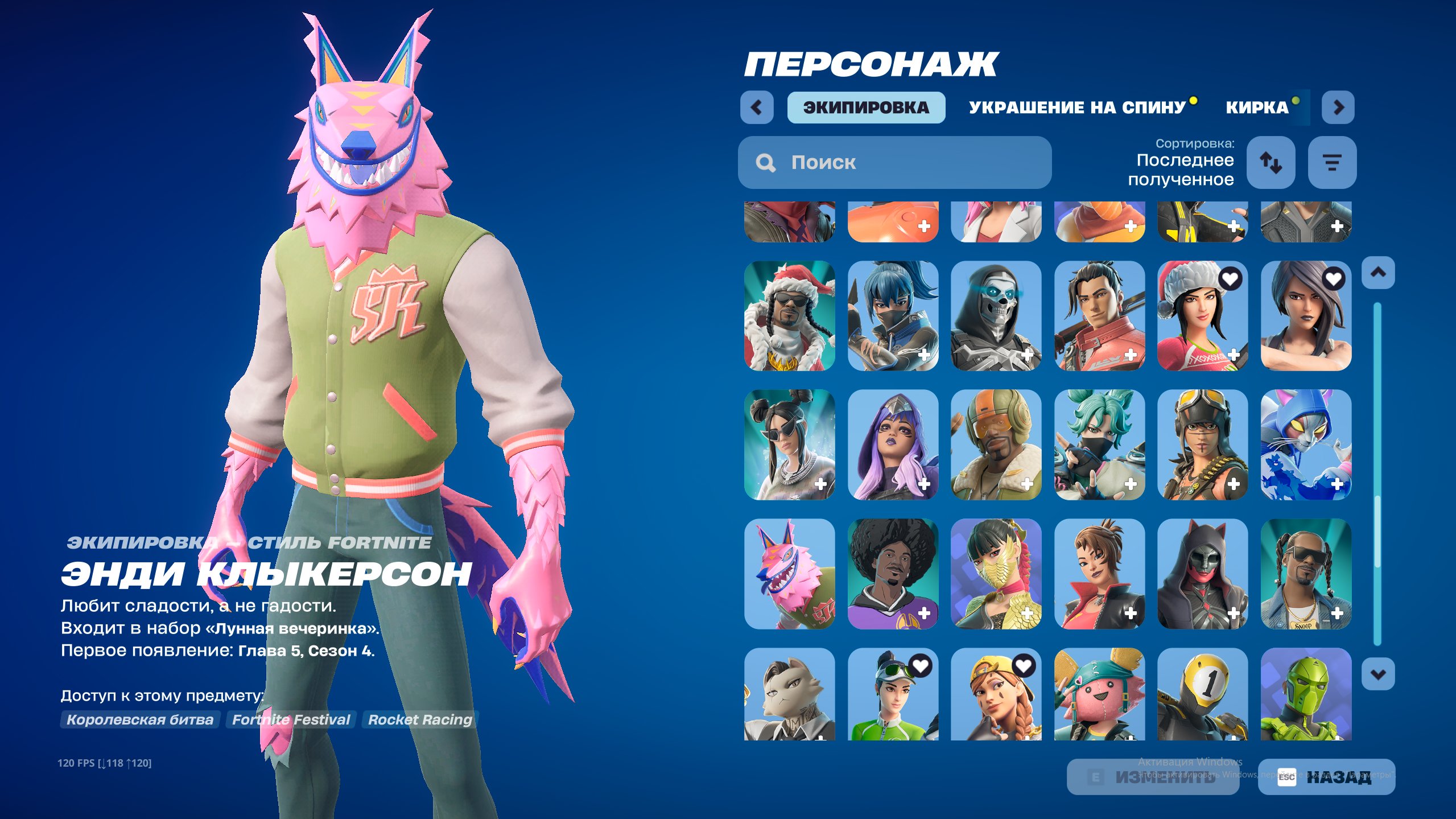Click the left arrow beside the ЭКИПИРОВКА tab
The width and height of the screenshot is (1456, 819).
tap(757, 107)
